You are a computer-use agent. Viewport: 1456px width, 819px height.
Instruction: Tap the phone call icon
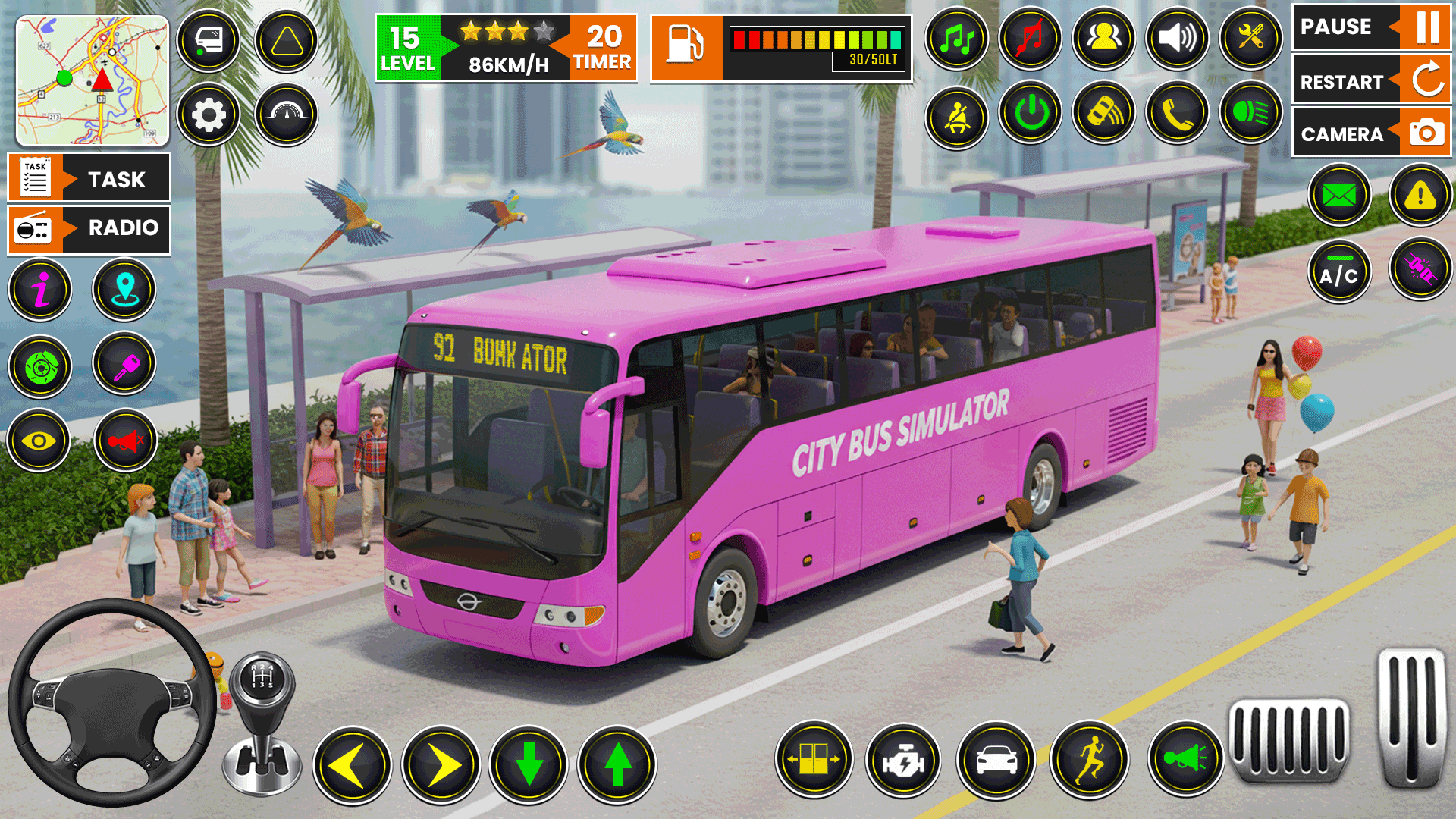[1178, 114]
